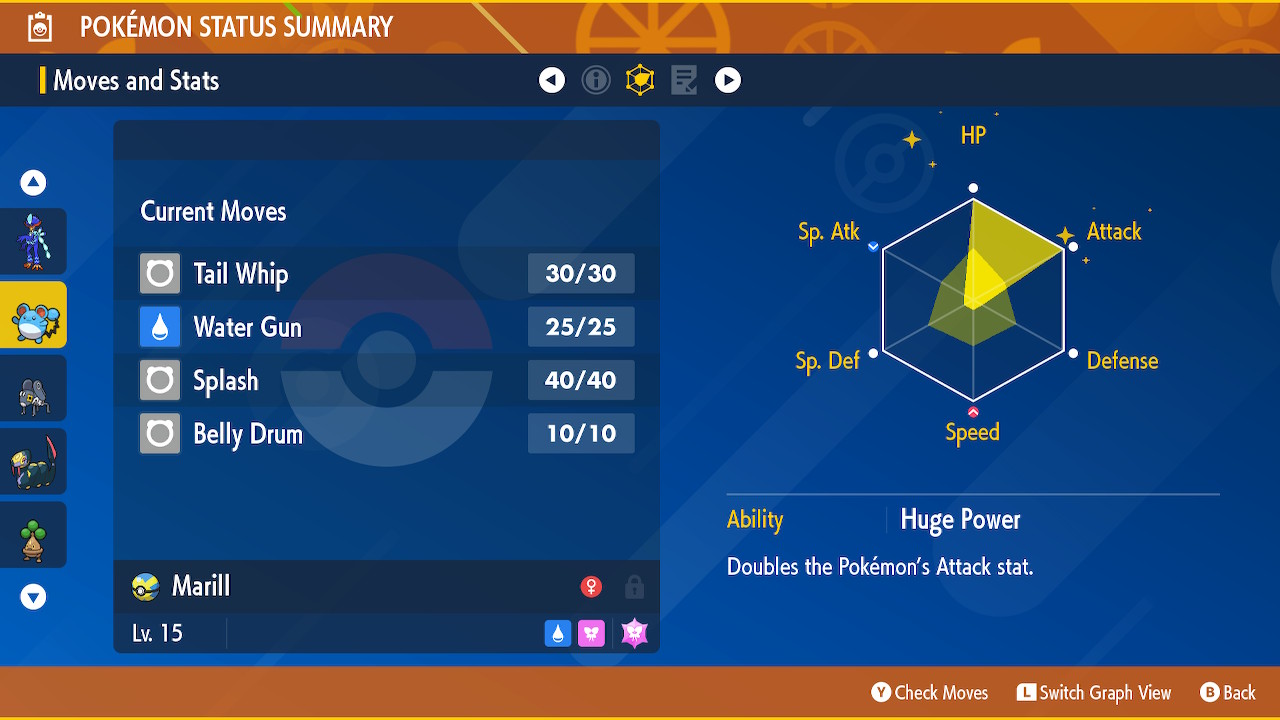Click Water Gun's water droplet icon
Image resolution: width=1280 pixels, height=720 pixels.
click(159, 327)
